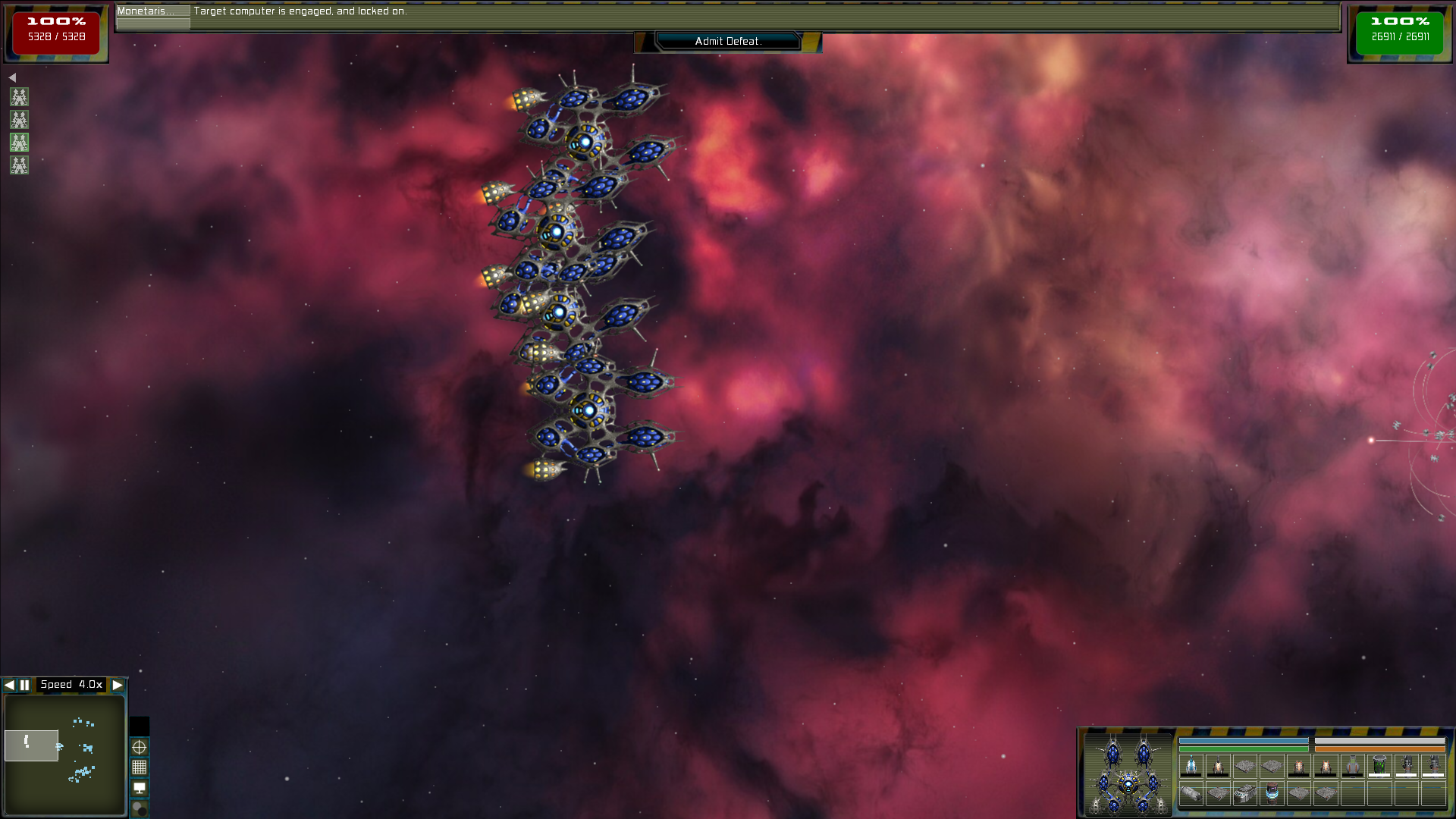
Task: Toggle the grid overlay button
Action: click(140, 767)
